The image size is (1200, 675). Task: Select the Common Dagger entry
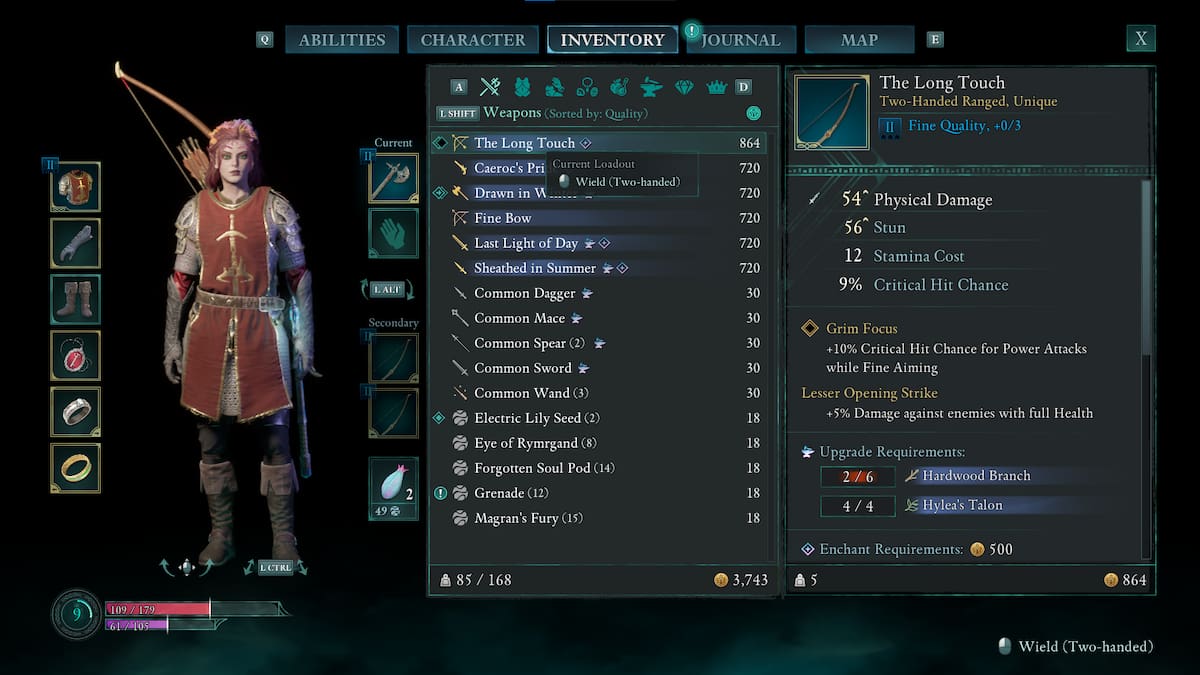[x=525, y=293]
